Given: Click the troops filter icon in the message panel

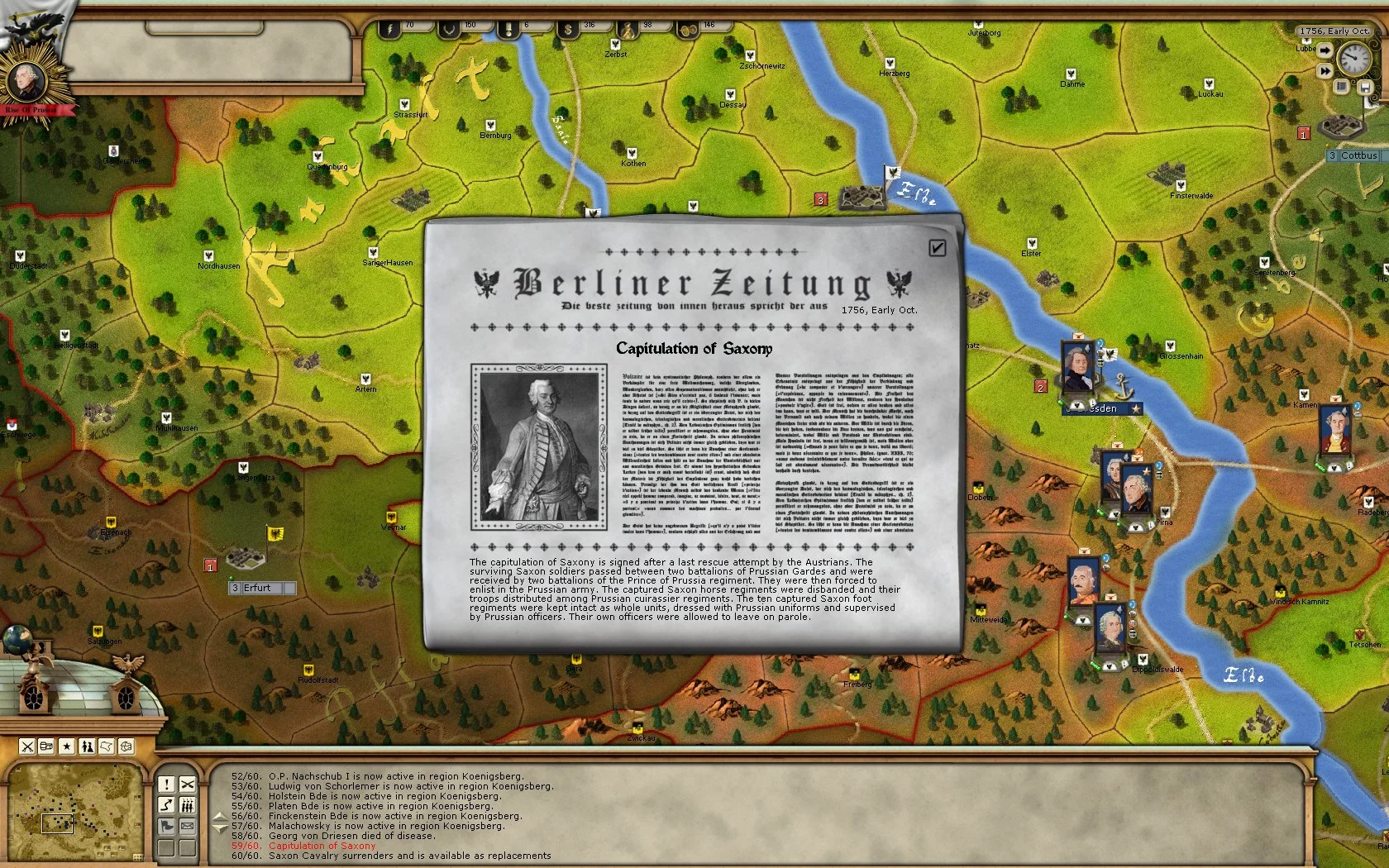Looking at the screenshot, I should [x=187, y=806].
